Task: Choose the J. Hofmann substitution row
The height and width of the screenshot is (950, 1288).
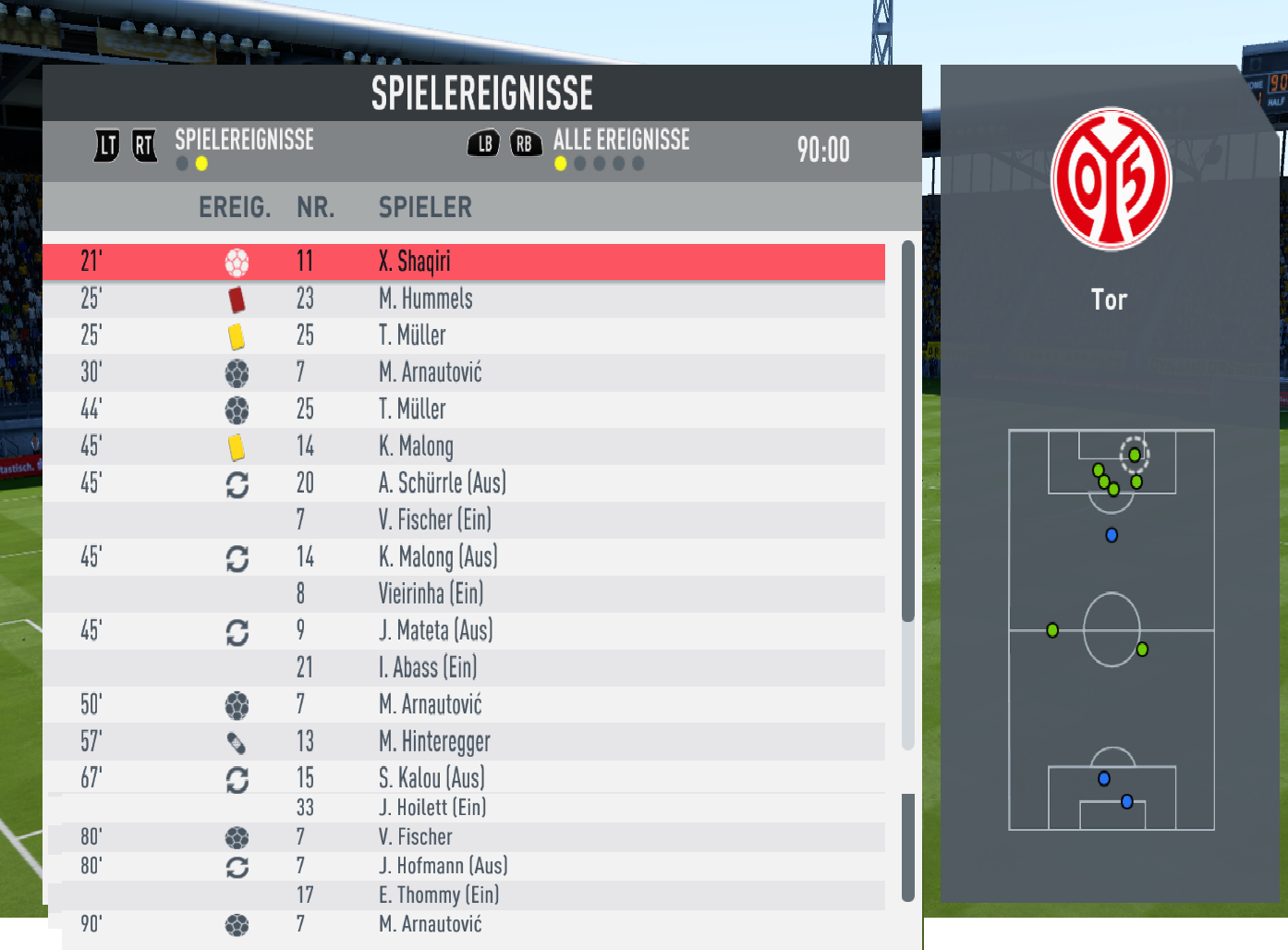Action: click(x=463, y=866)
